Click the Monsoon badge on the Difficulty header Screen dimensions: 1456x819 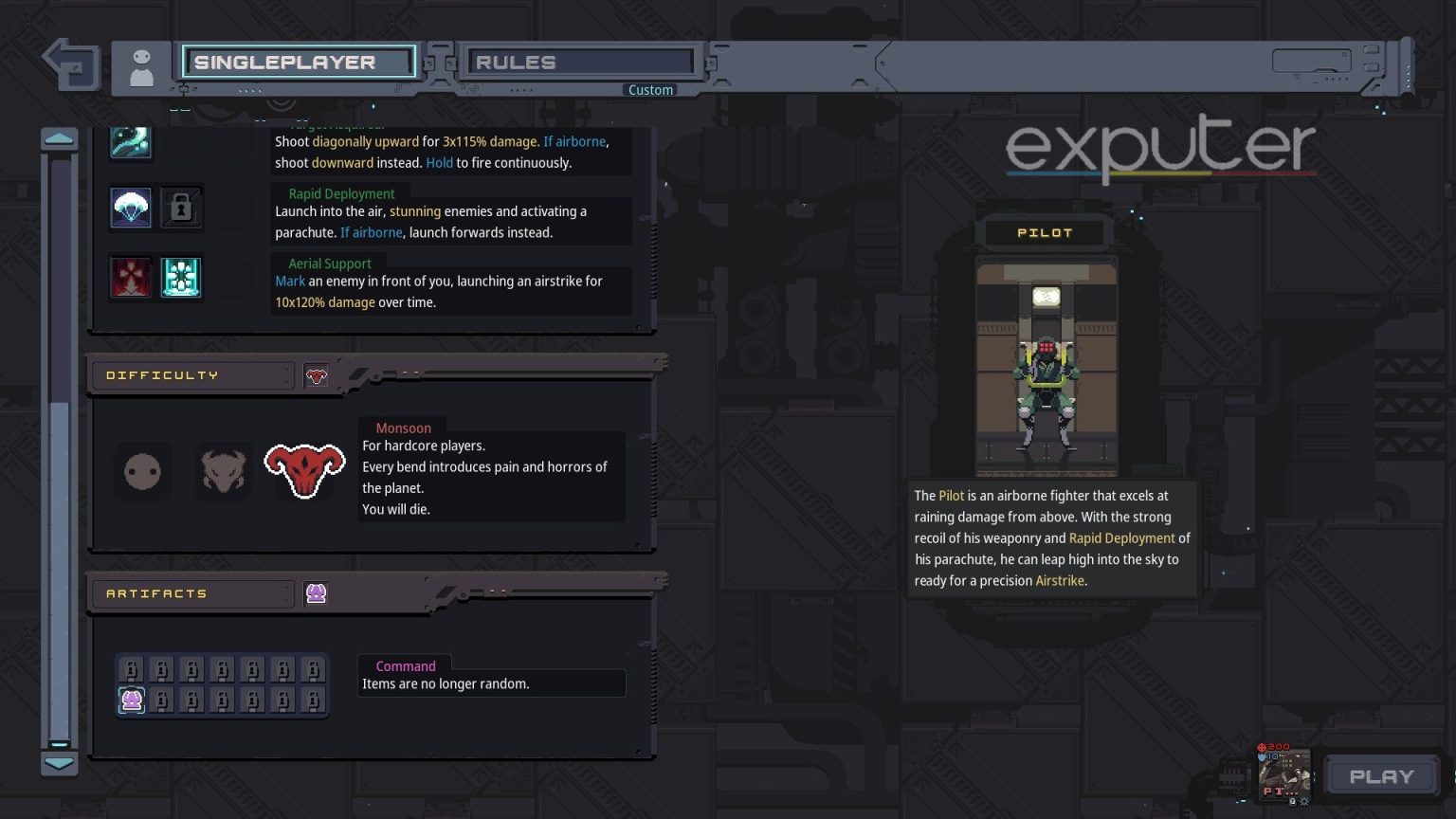tap(315, 374)
